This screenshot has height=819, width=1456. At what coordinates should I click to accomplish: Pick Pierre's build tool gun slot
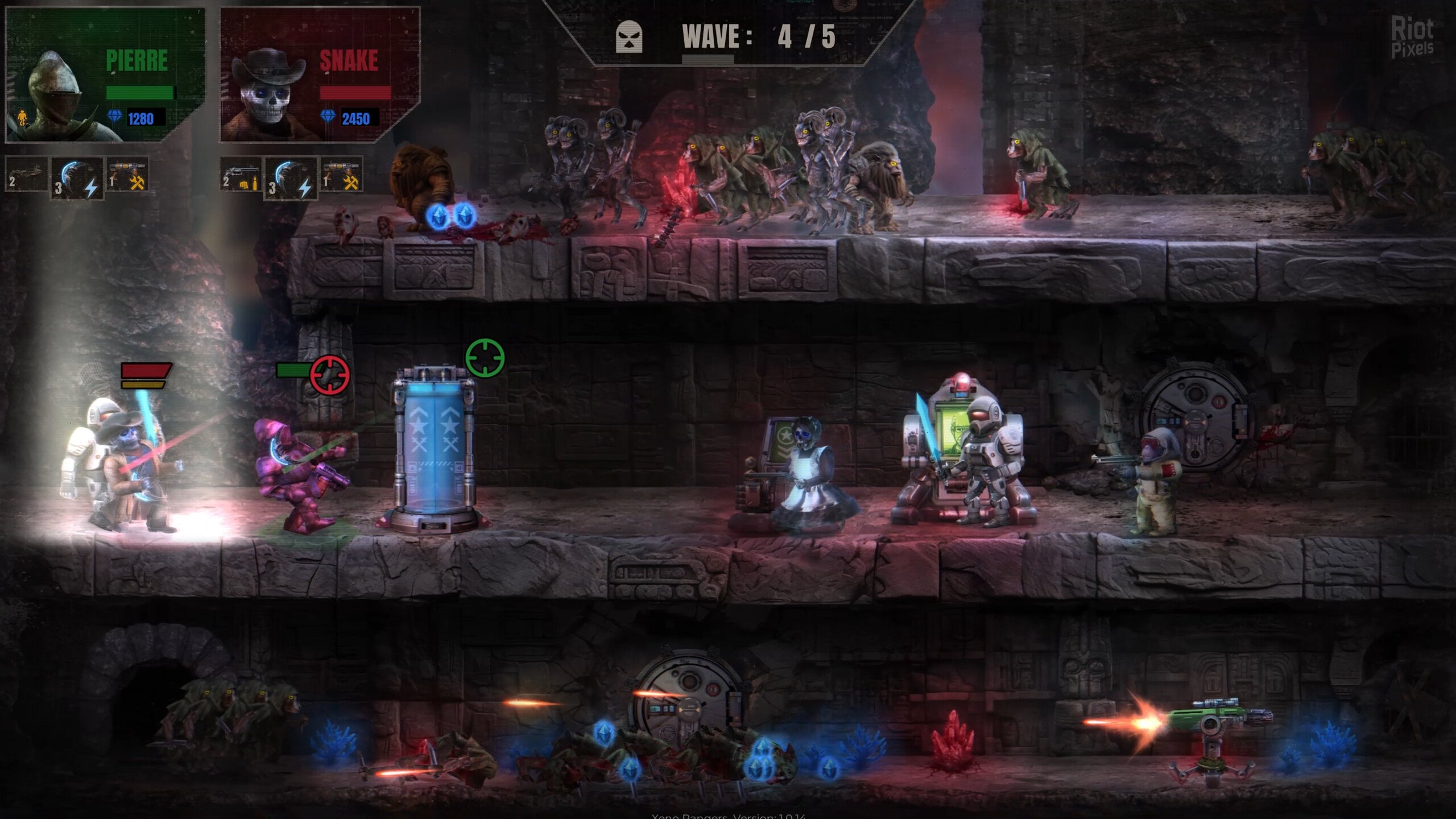[x=128, y=175]
